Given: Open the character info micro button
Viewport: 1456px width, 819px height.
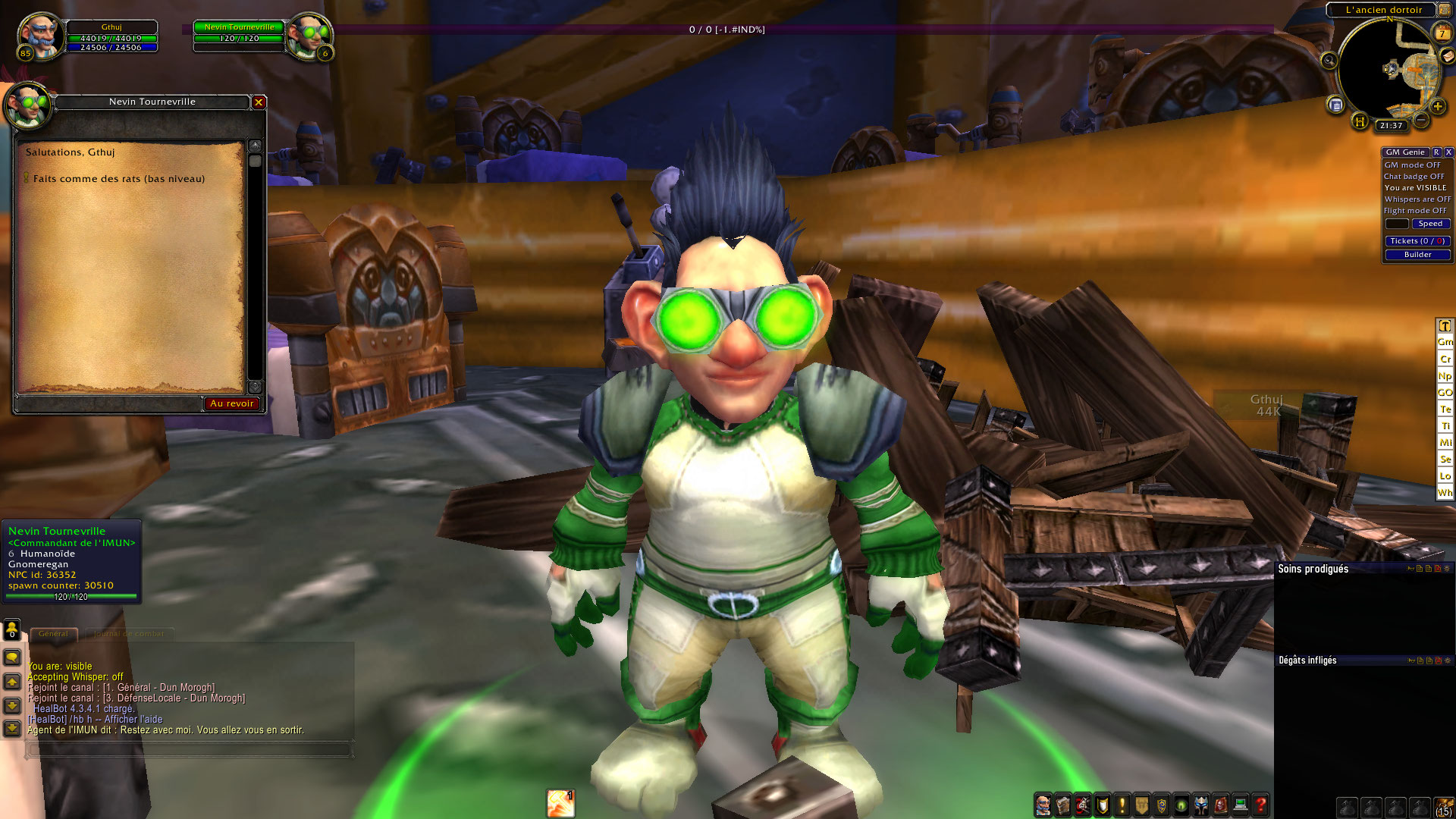Looking at the screenshot, I should click(x=1043, y=805).
